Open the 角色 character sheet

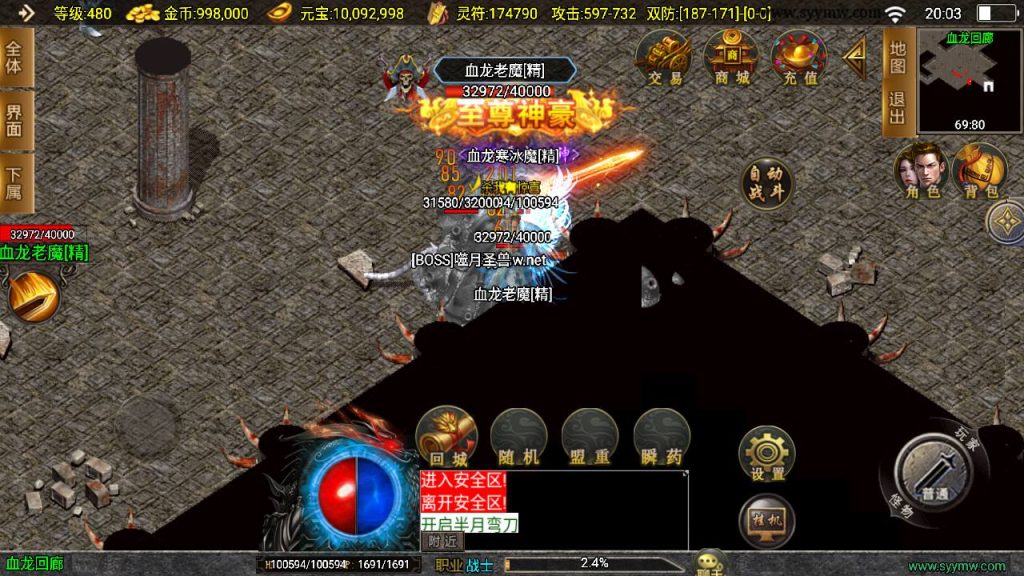[919, 170]
